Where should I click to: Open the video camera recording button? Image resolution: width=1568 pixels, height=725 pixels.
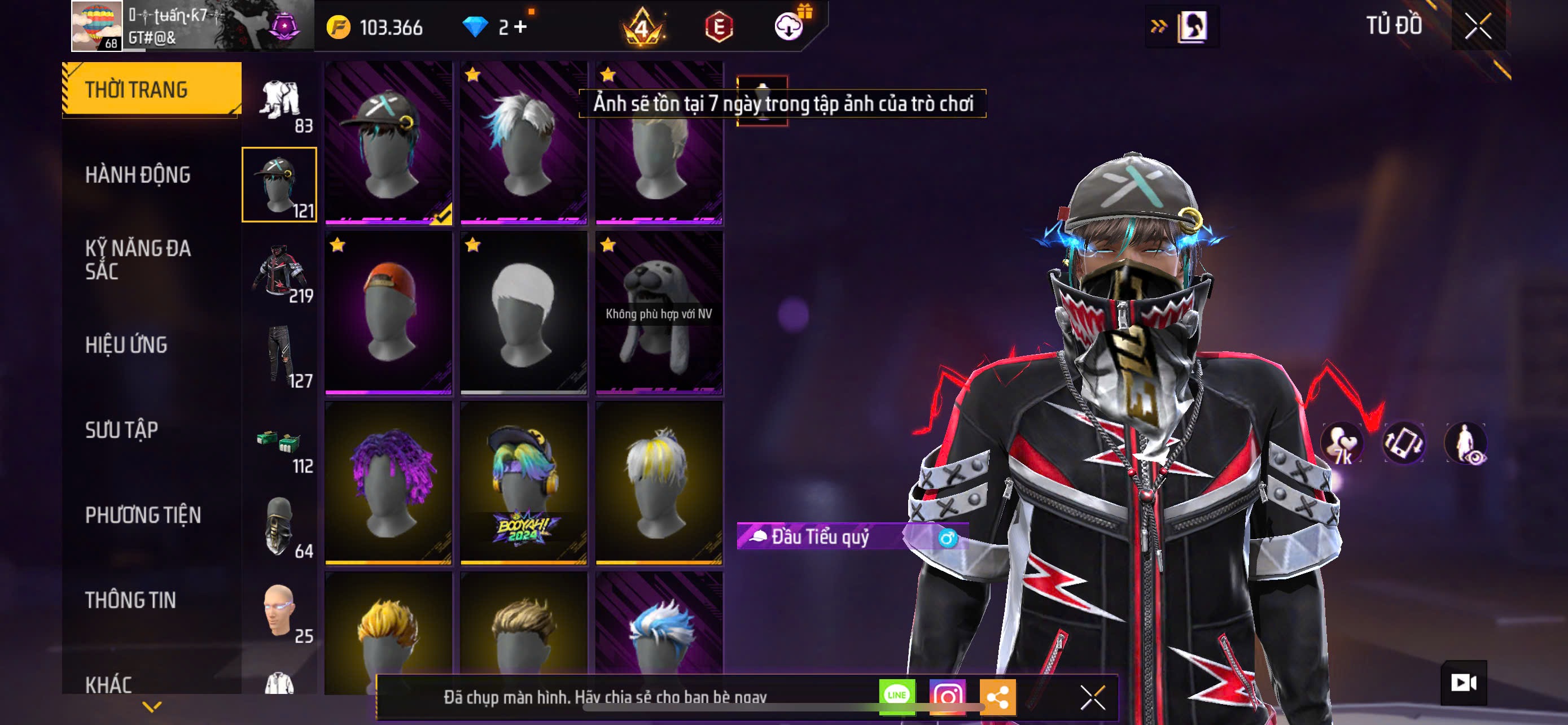1464,683
